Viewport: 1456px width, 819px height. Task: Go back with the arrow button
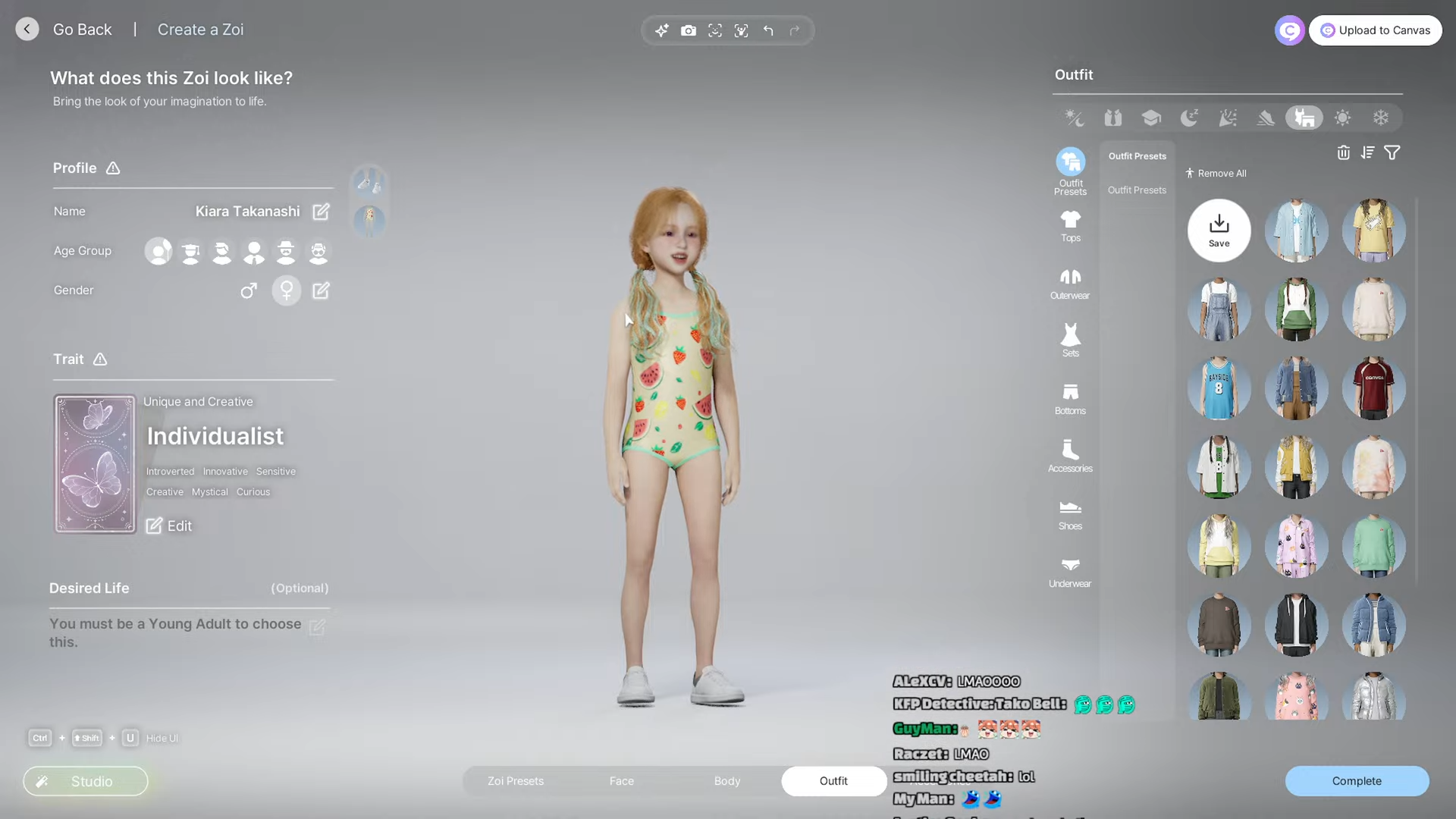[x=27, y=30]
